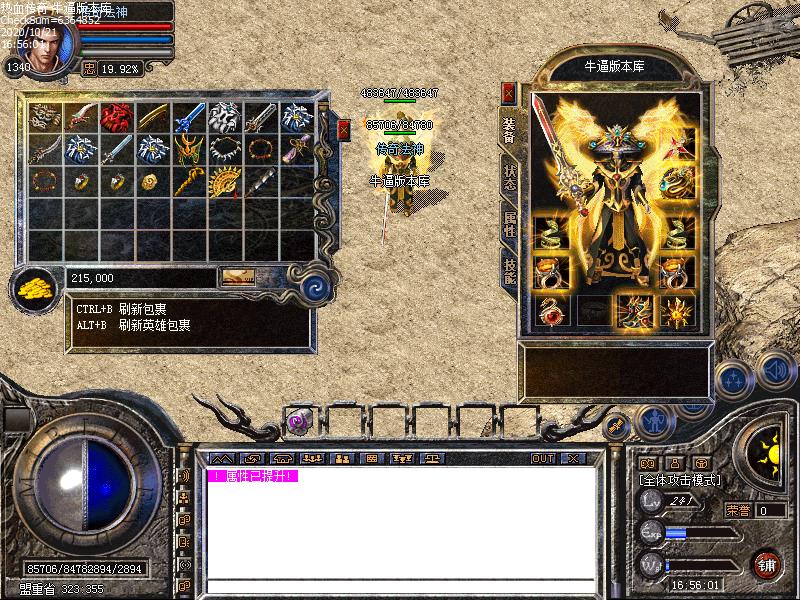Select the golden fan item in the bag
Image resolution: width=800 pixels, height=600 pixels.
pyautogui.click(x=224, y=182)
